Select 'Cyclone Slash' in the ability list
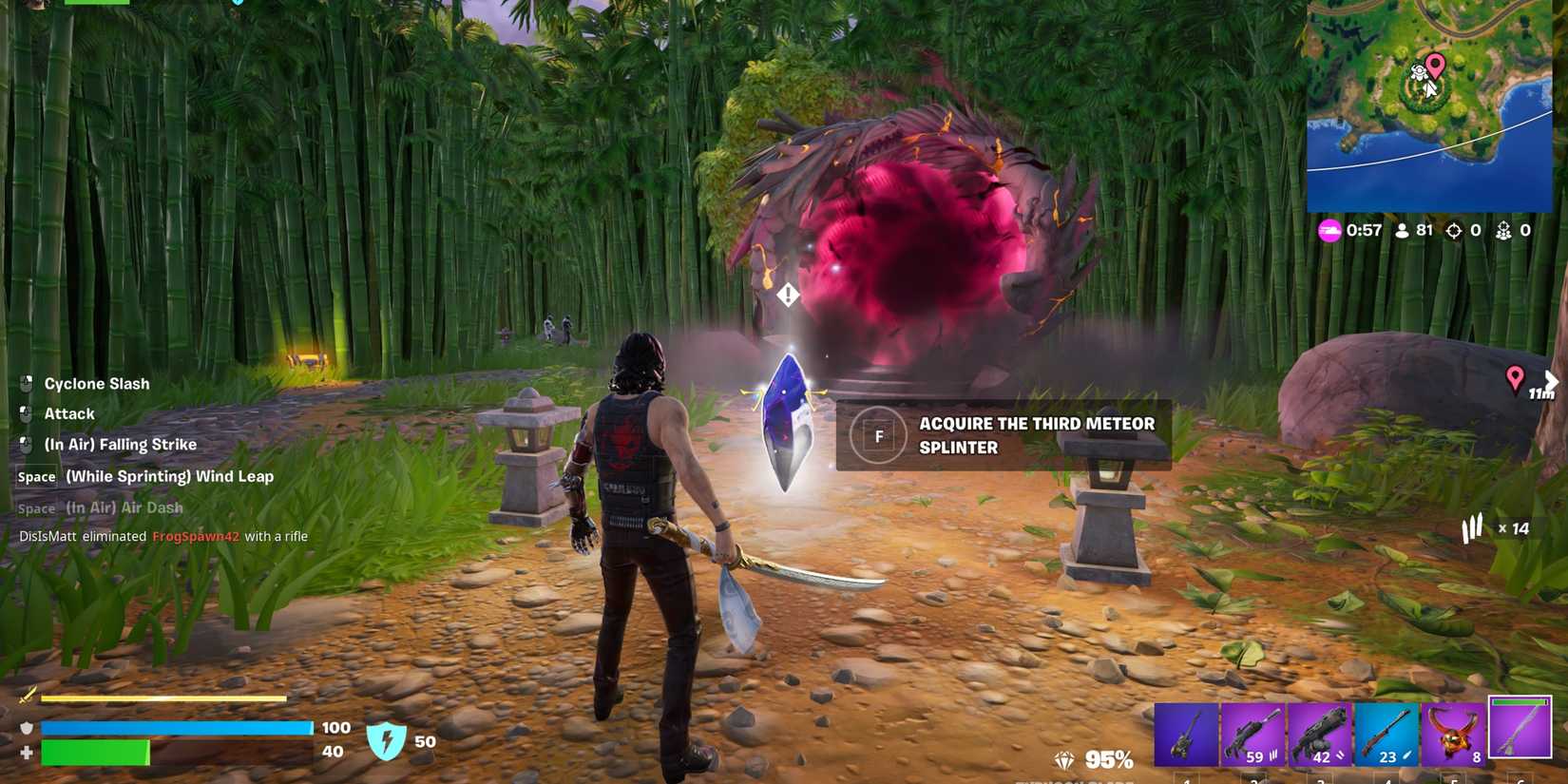The width and height of the screenshot is (1568, 784). coord(96,383)
